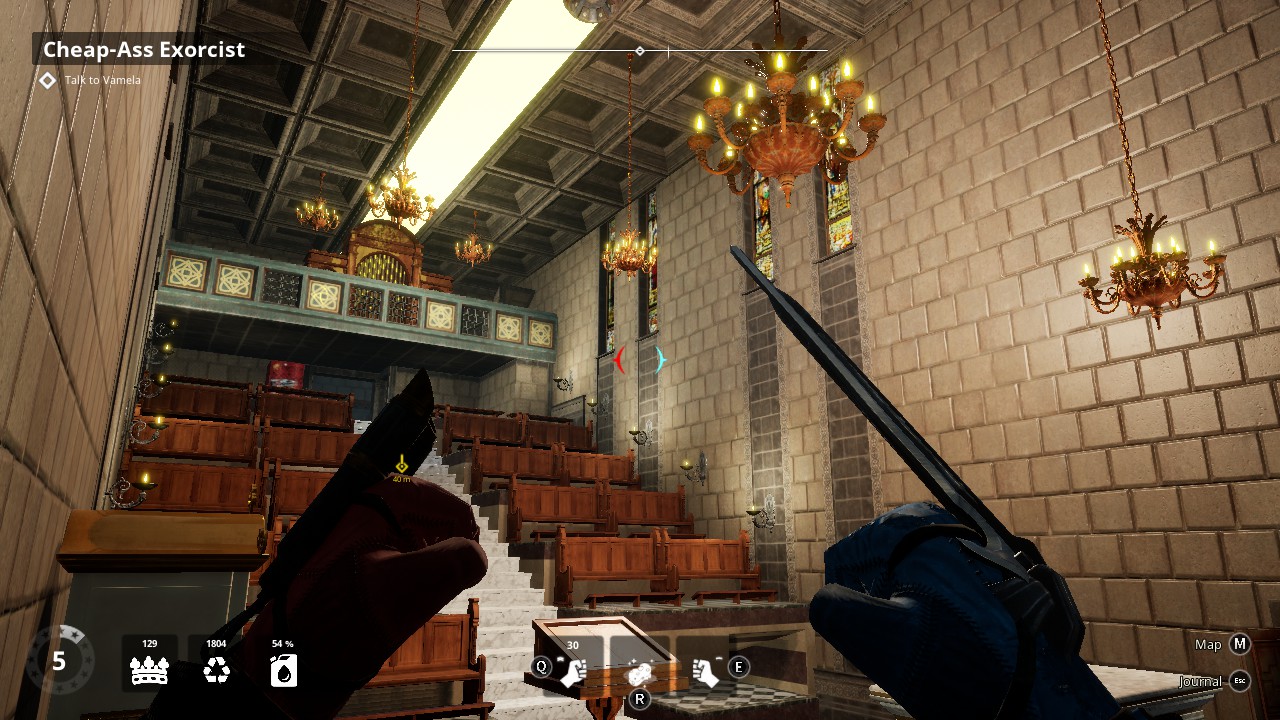Click the recycle symbol icon

216,670
